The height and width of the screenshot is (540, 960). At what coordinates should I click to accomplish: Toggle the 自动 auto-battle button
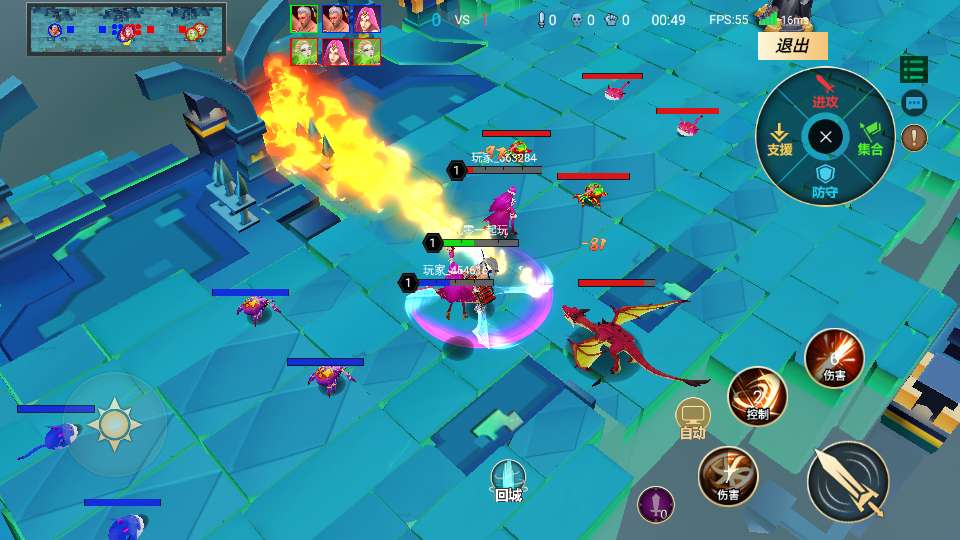(x=693, y=418)
